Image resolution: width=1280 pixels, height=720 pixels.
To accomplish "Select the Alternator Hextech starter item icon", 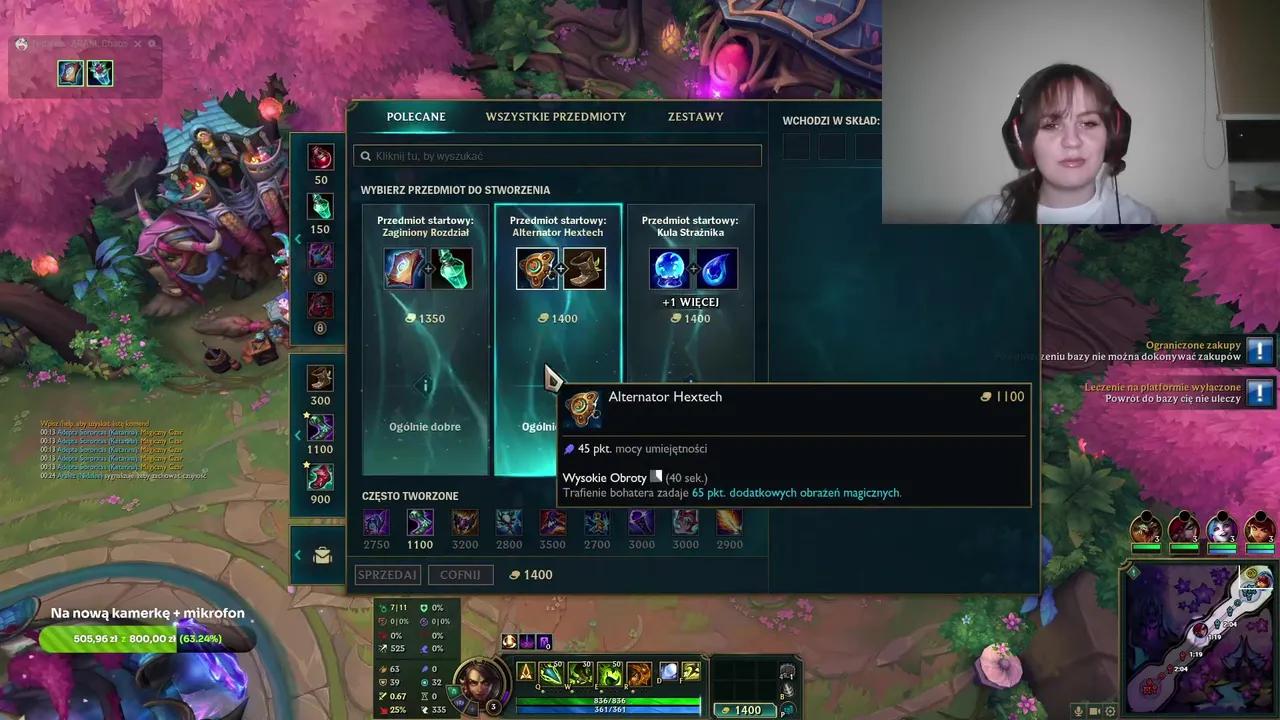I will [x=537, y=267].
